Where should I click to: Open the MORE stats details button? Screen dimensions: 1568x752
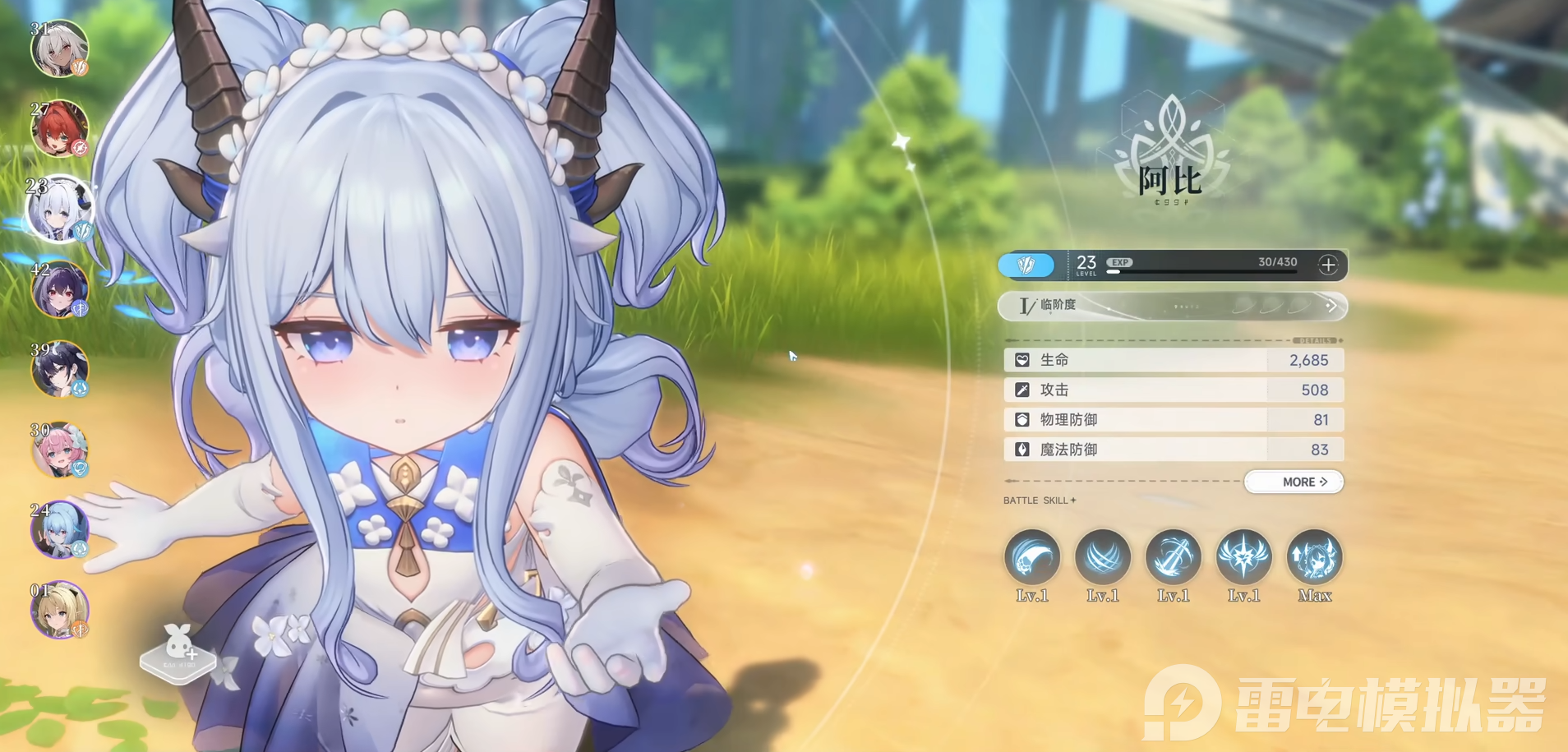[x=1294, y=482]
